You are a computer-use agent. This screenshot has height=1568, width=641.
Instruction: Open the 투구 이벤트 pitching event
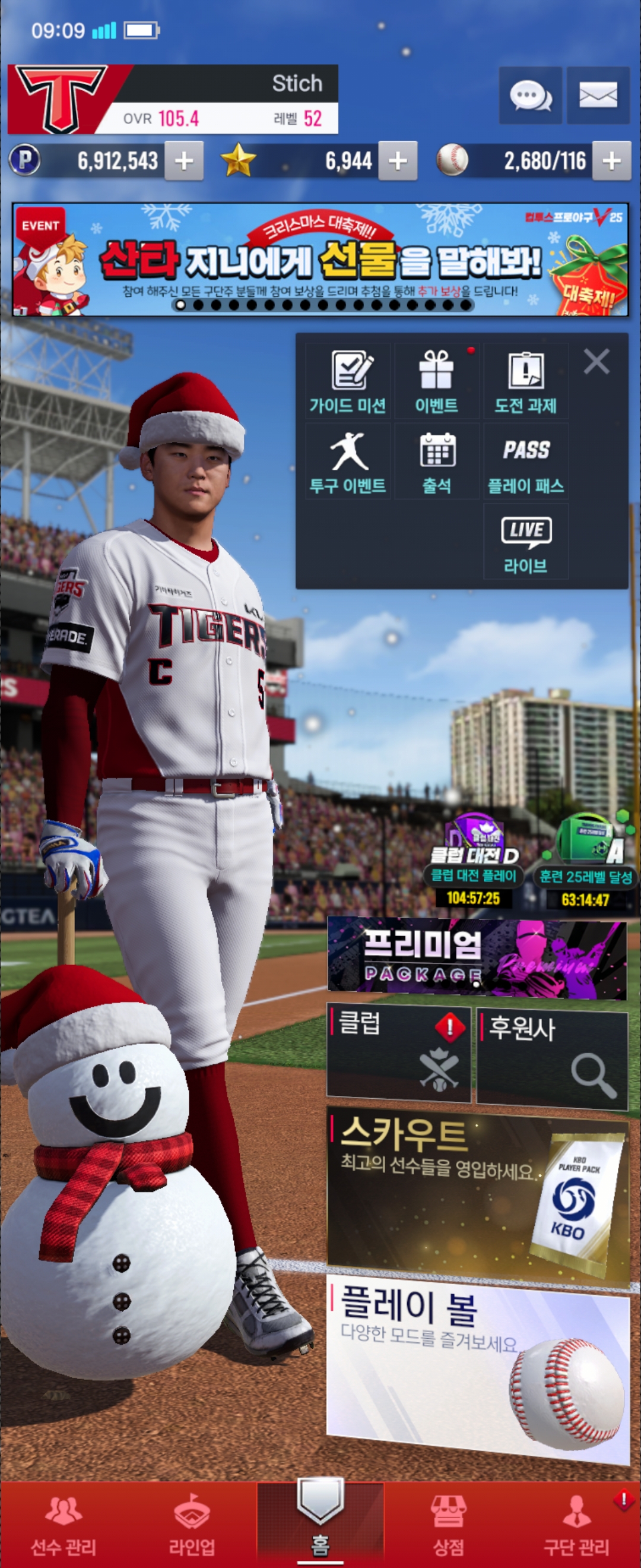pyautogui.click(x=348, y=462)
